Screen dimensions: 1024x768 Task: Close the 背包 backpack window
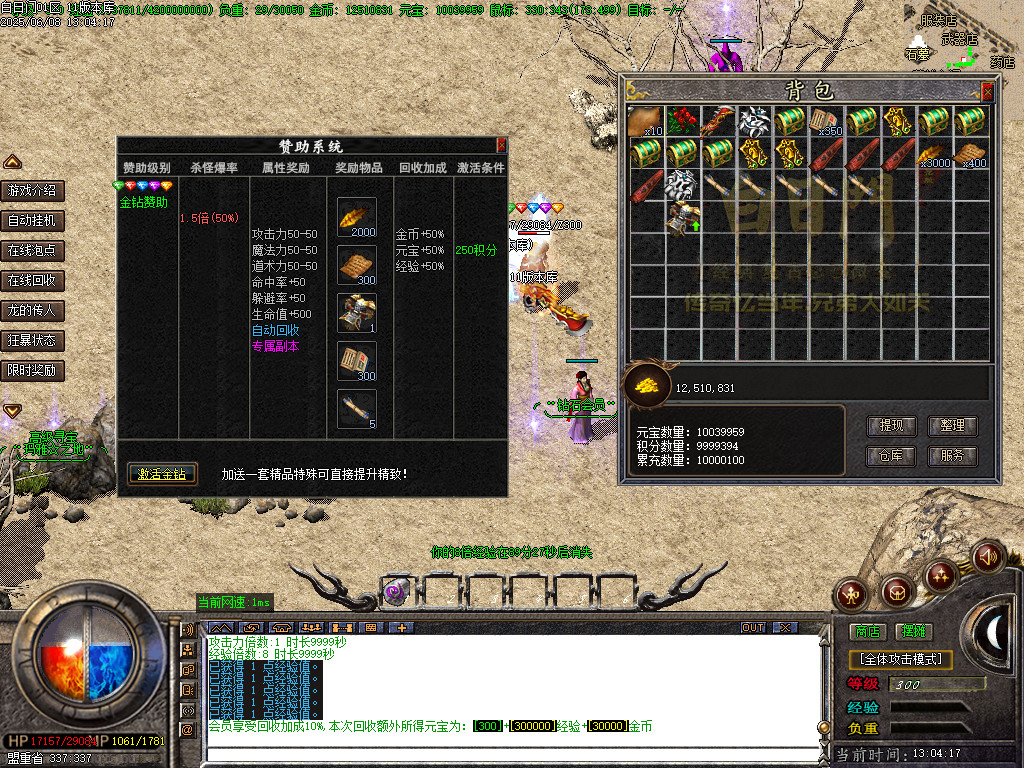pyautogui.click(x=987, y=91)
